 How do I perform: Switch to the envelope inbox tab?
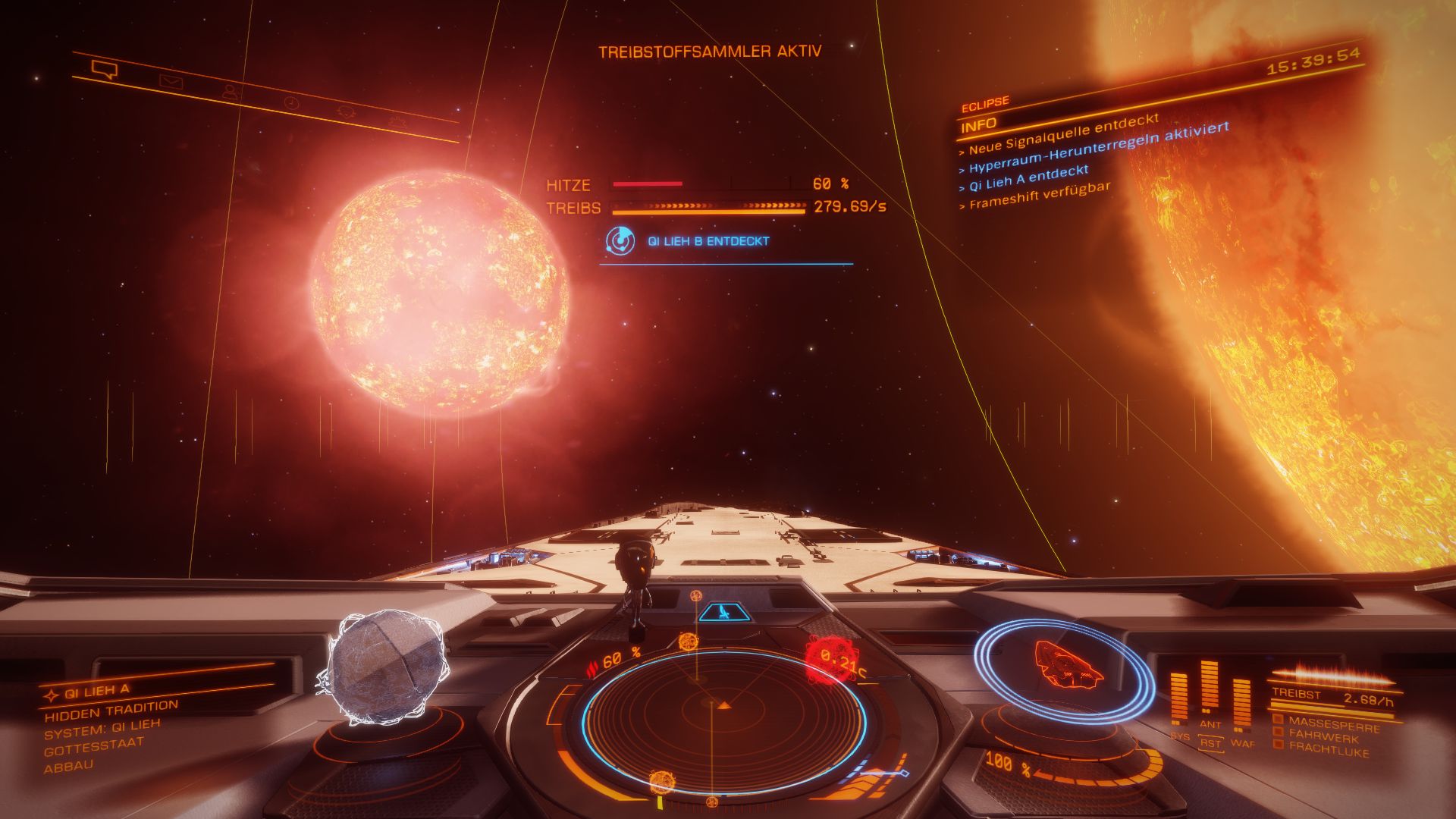coord(171,82)
